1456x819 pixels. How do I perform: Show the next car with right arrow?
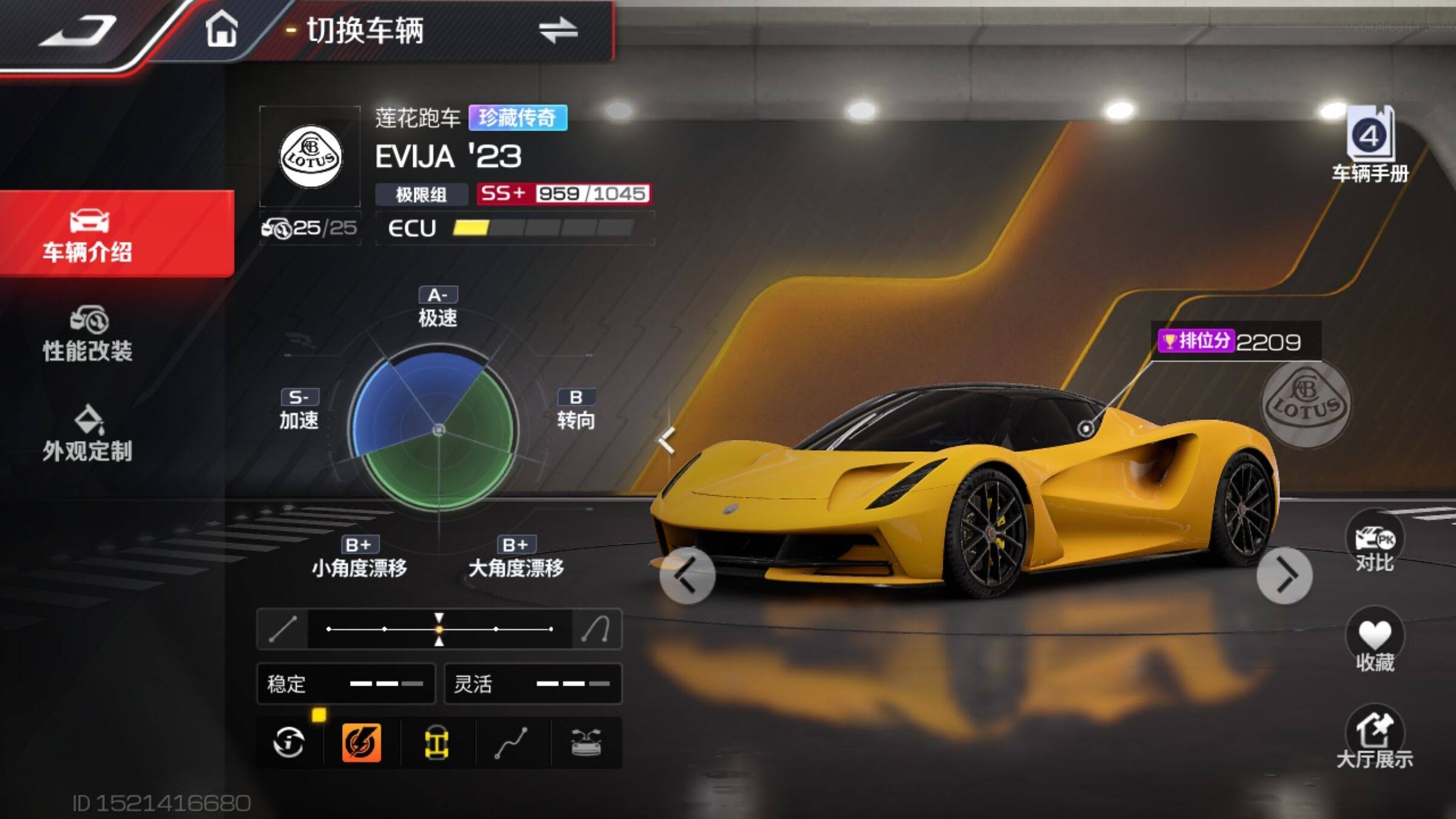(1284, 575)
